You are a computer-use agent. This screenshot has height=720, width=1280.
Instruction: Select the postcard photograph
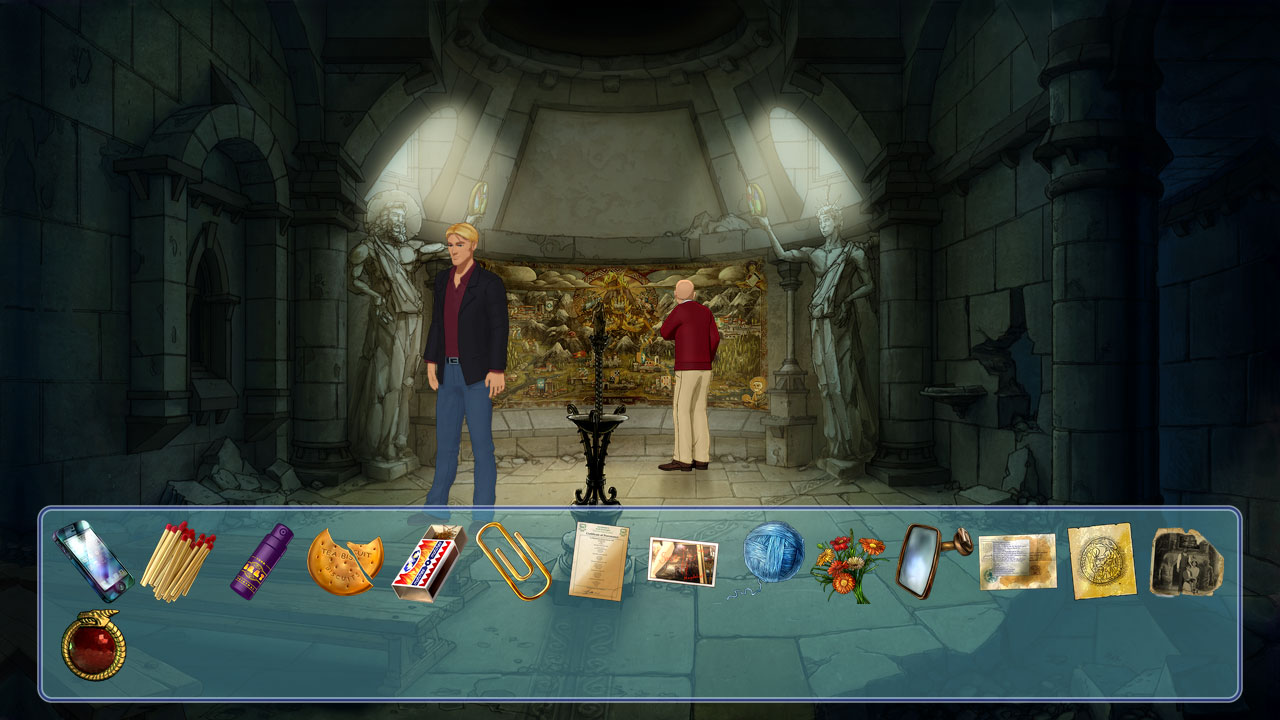point(682,560)
